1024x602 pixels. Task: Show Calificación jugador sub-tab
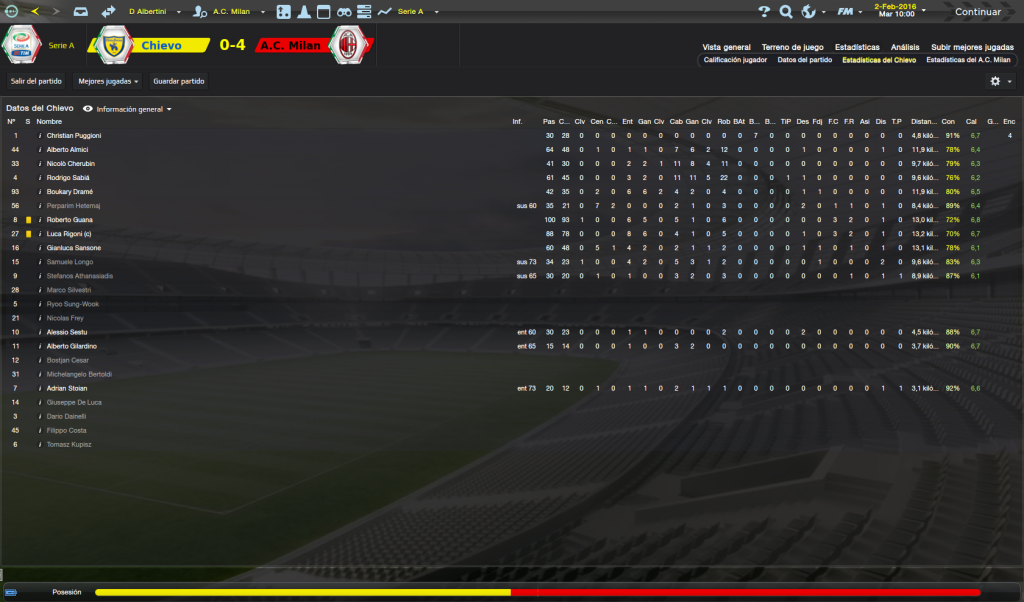point(735,60)
